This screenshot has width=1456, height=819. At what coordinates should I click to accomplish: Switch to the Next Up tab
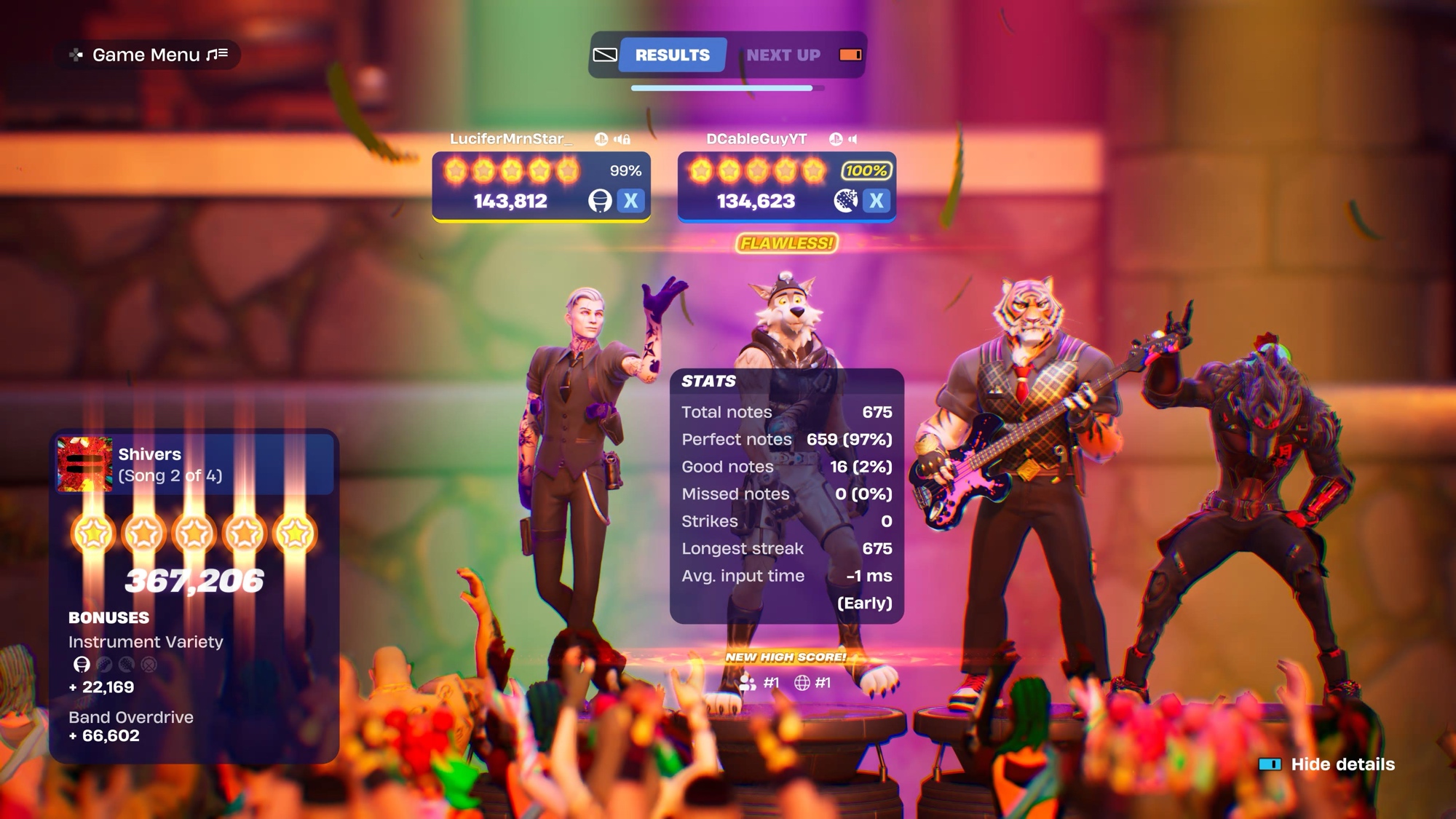783,55
